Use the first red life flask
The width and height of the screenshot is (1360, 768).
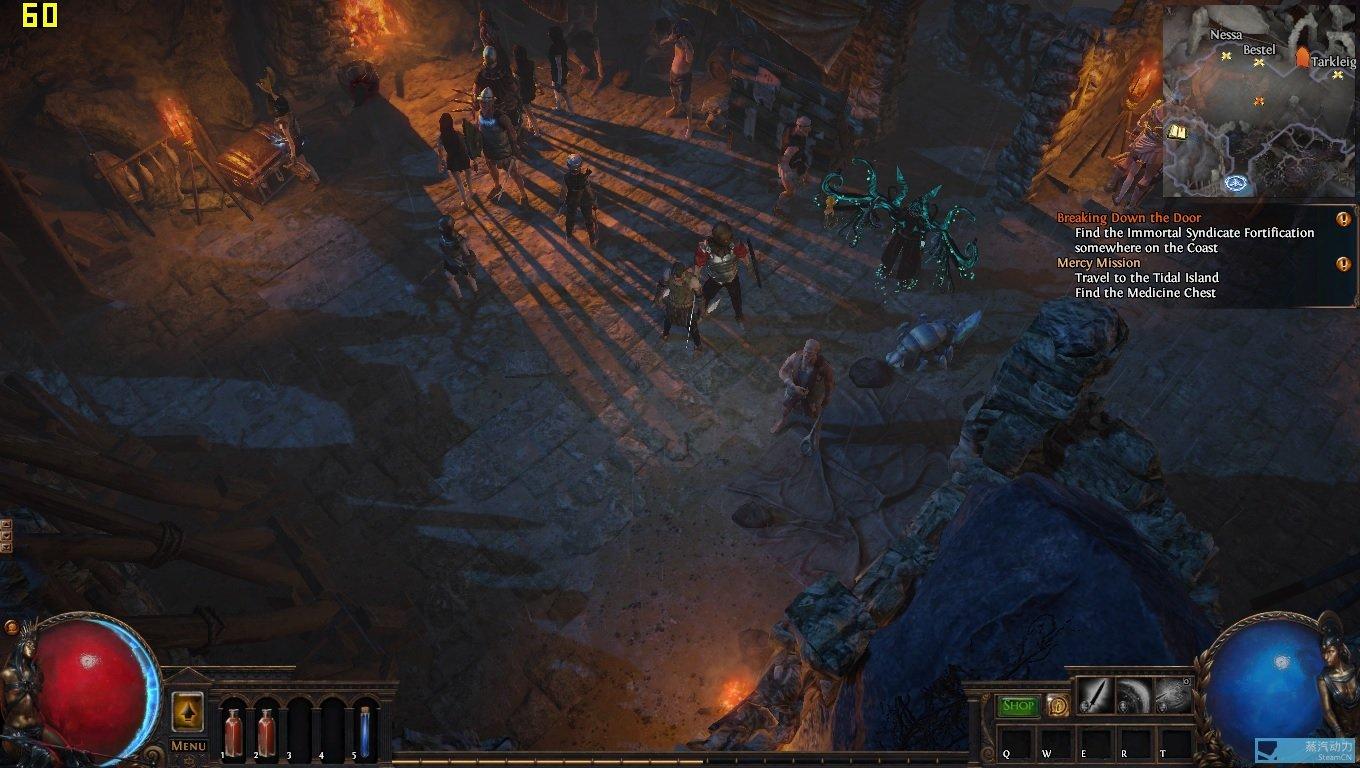pyautogui.click(x=233, y=731)
